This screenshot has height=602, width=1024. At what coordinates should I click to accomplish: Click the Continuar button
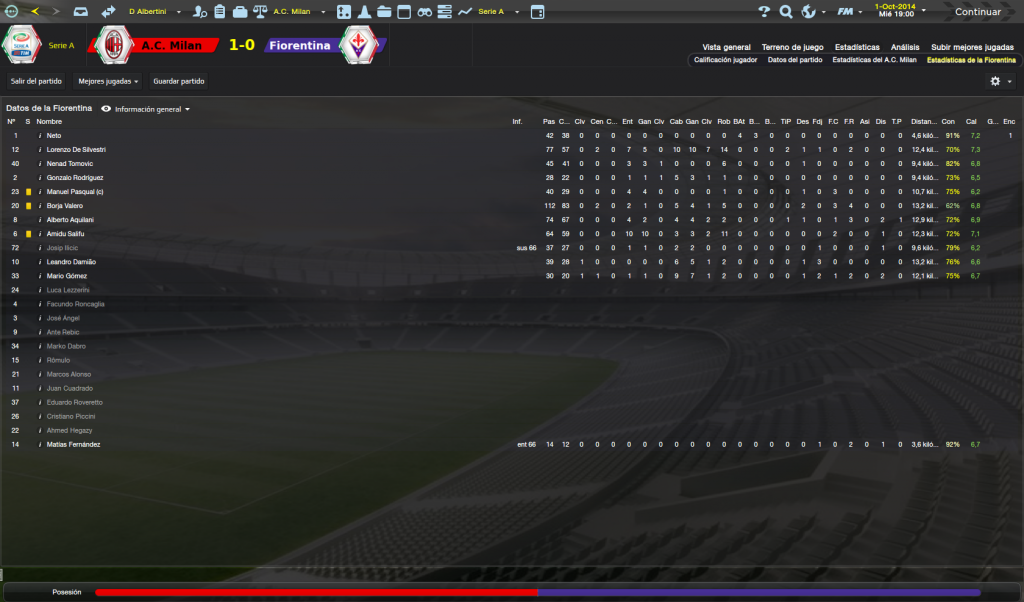tap(976, 12)
